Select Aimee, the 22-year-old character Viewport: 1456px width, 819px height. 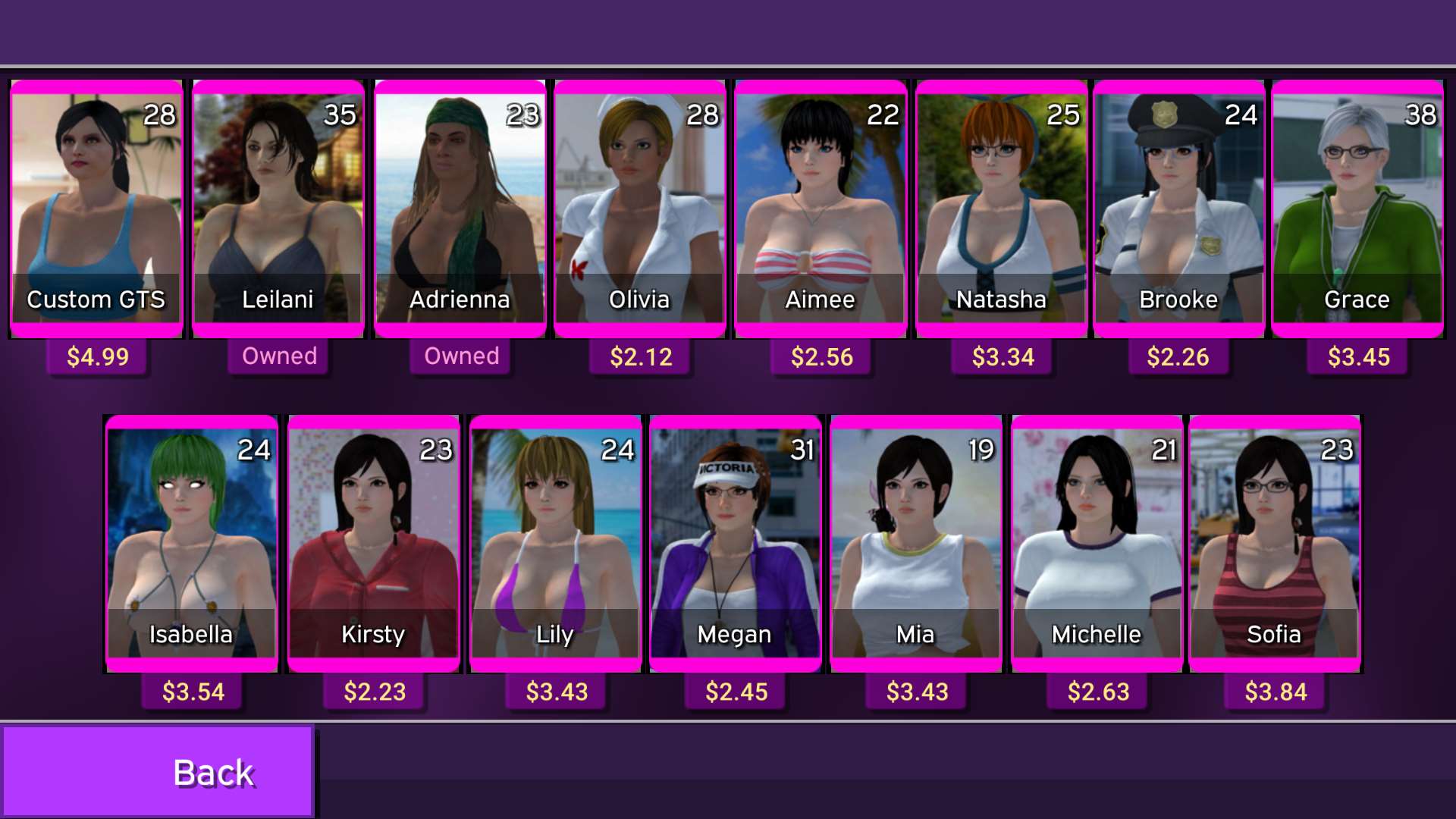click(820, 205)
